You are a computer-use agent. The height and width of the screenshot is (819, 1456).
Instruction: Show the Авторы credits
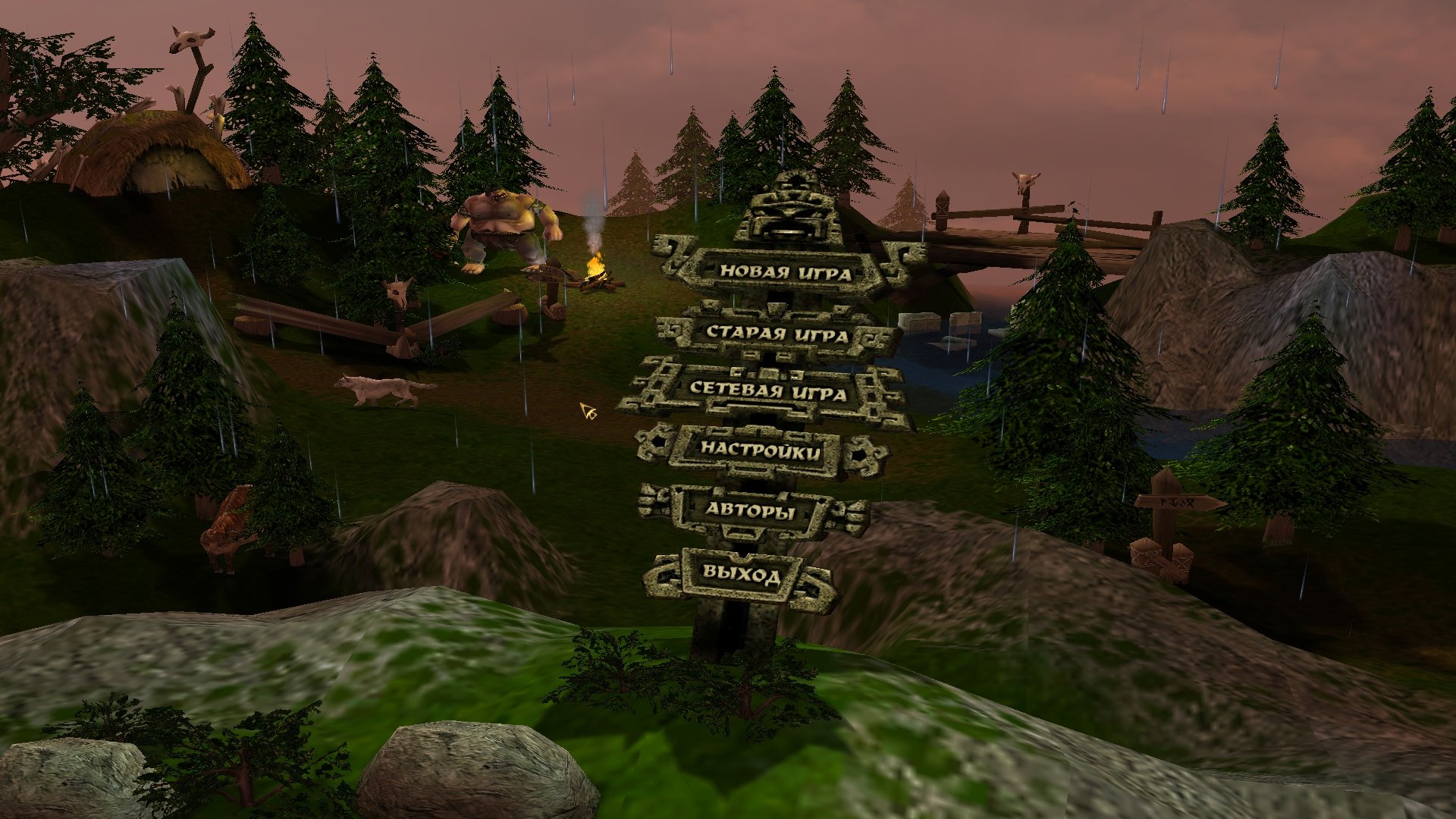pos(751,510)
